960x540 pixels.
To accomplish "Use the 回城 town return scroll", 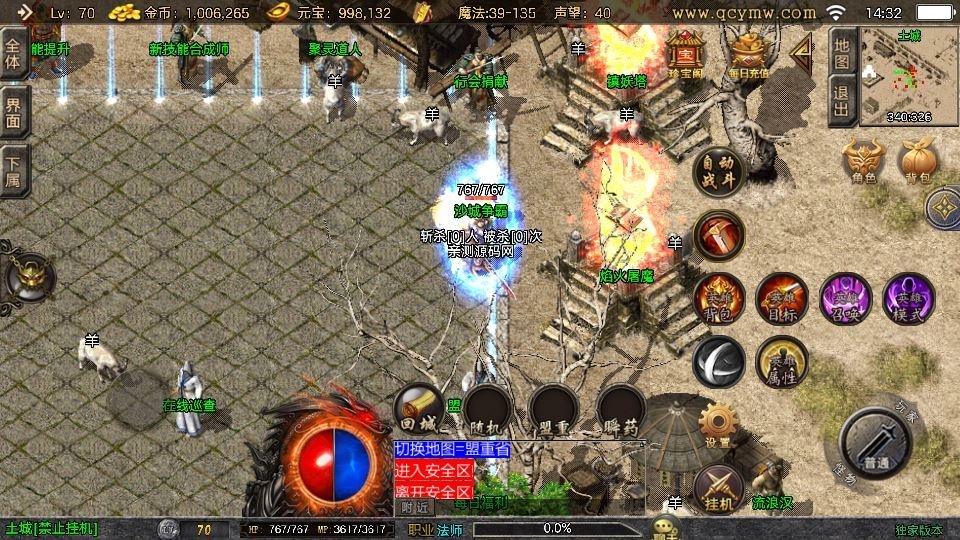I will pos(420,409).
